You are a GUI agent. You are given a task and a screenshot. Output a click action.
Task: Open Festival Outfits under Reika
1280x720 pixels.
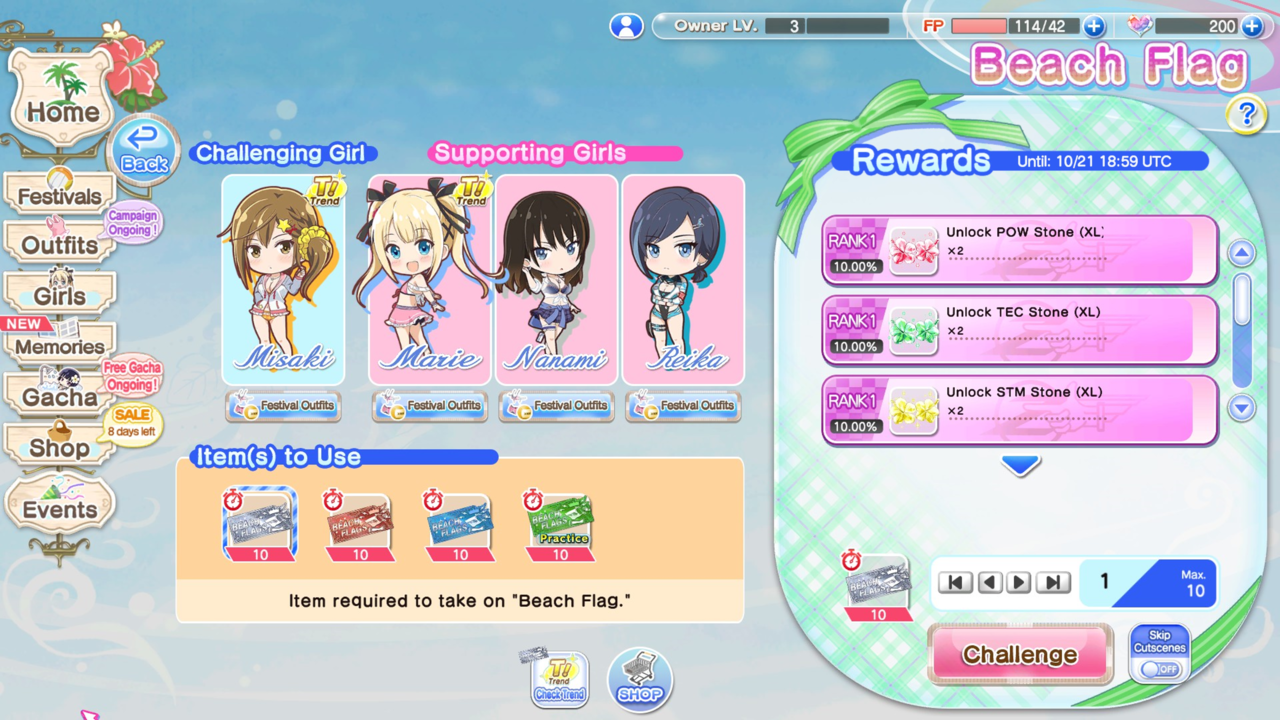click(684, 406)
